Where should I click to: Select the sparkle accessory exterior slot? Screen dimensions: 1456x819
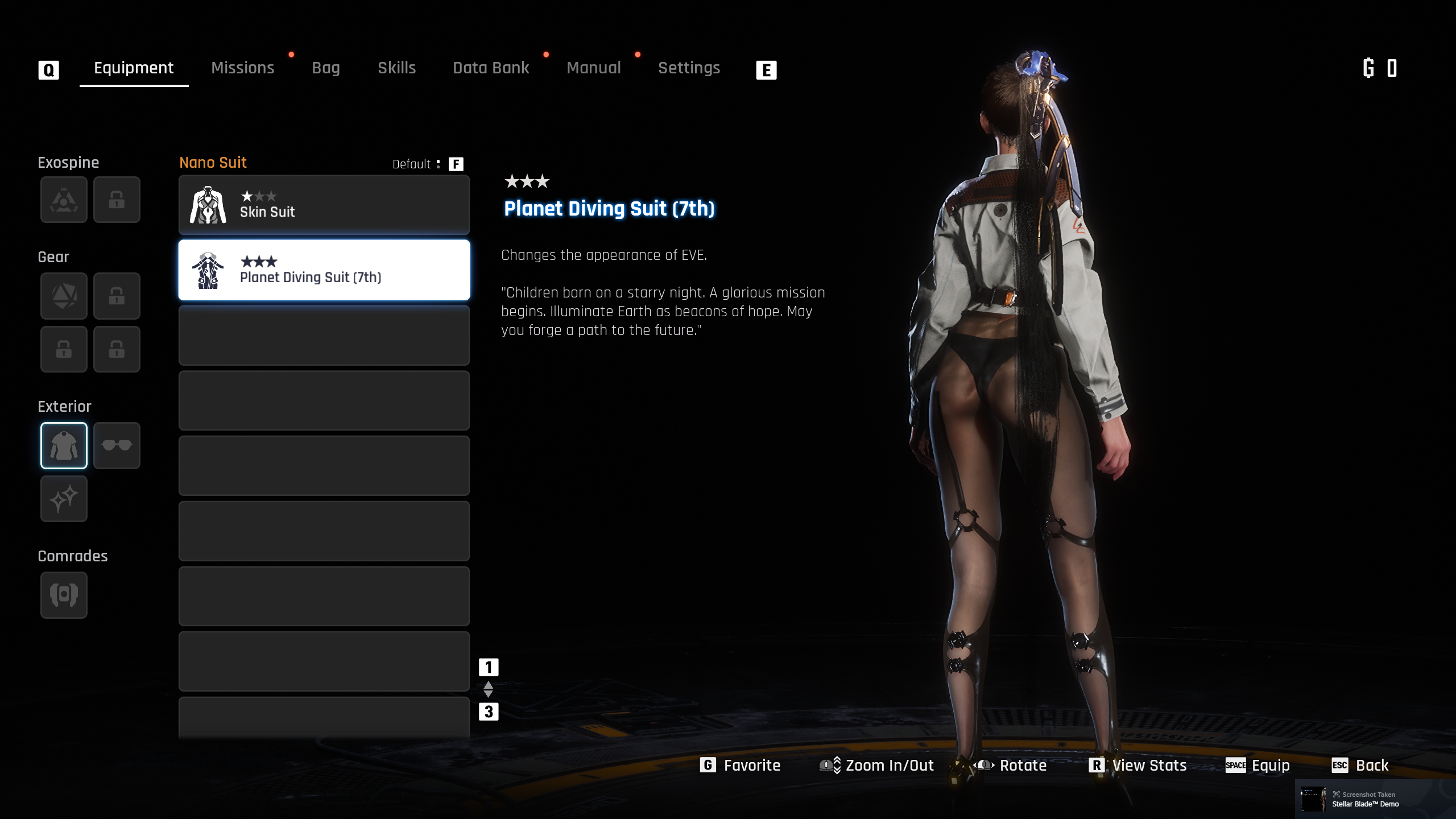[64, 499]
